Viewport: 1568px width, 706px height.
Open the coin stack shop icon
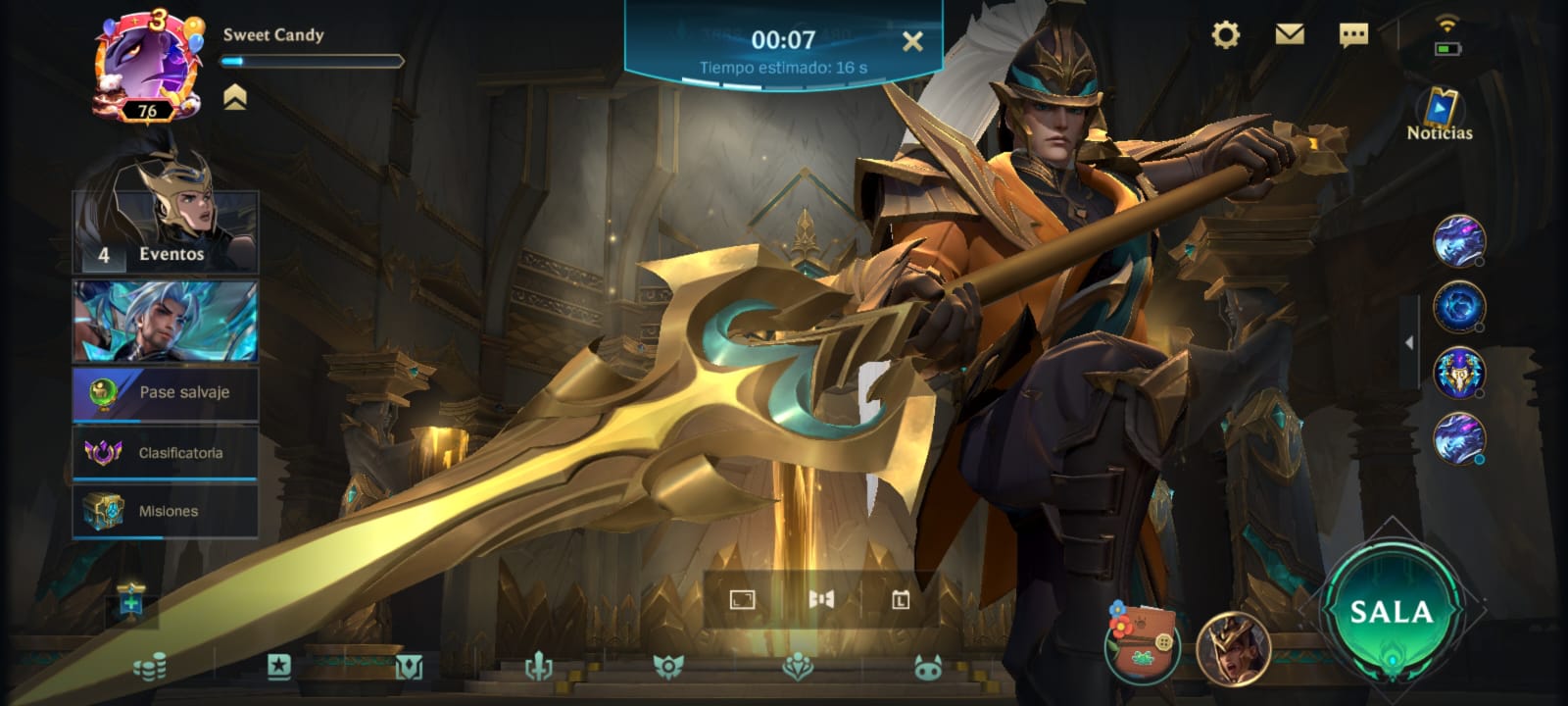coord(150,668)
